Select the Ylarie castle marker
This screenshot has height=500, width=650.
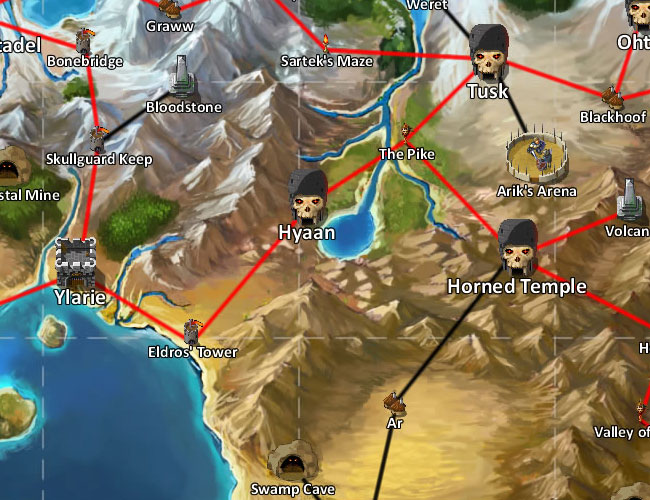[x=77, y=263]
